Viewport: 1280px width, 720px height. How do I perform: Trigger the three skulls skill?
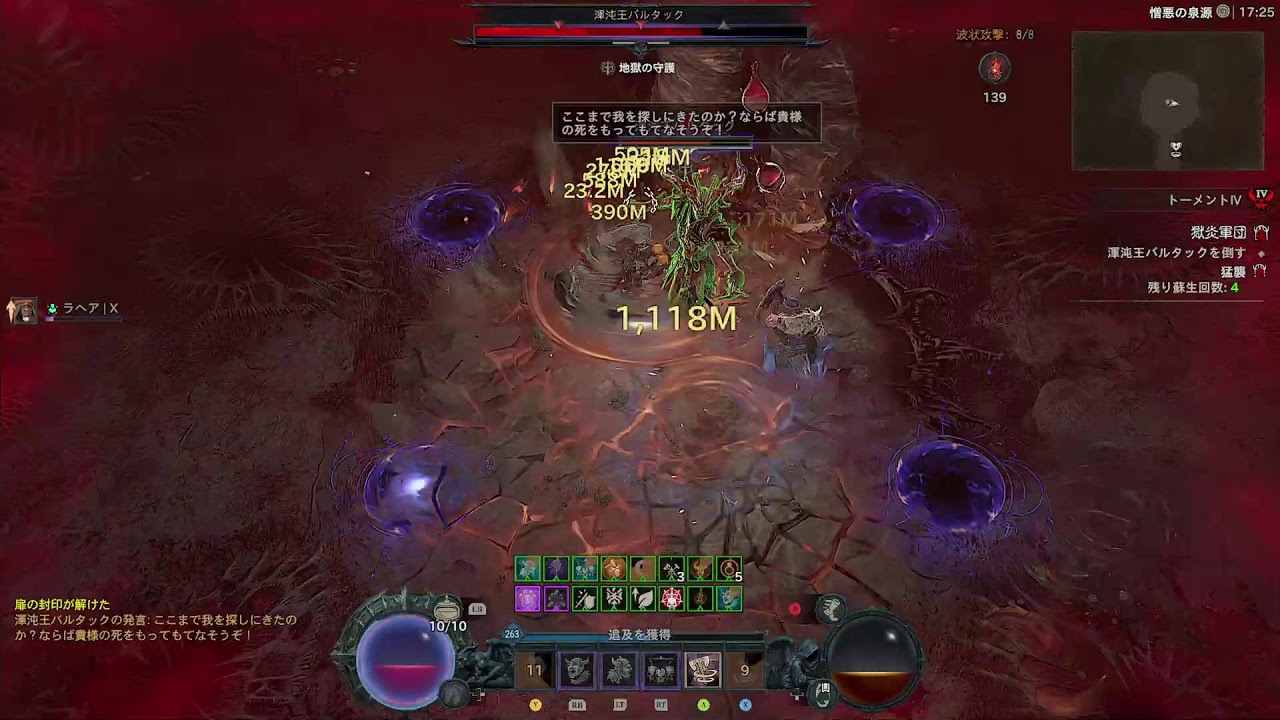click(660, 670)
